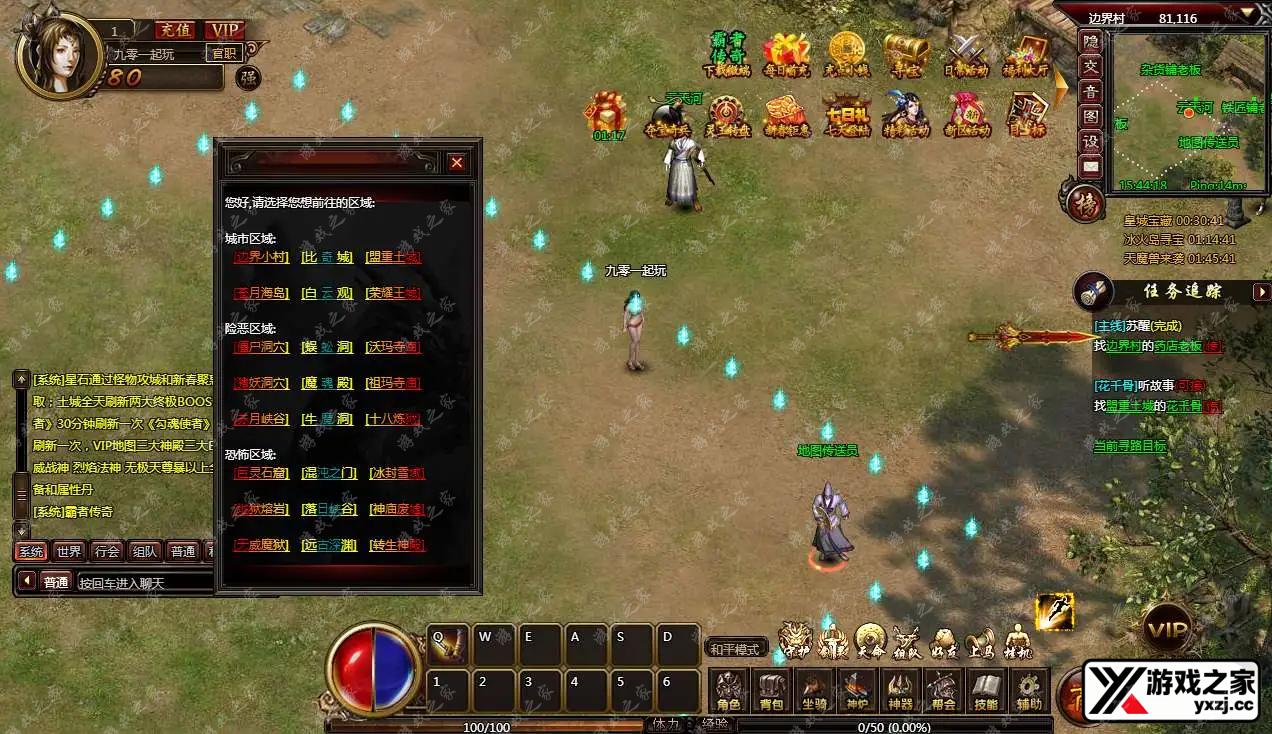The height and width of the screenshot is (734, 1272).
Task: Open the 每日首充 daily first-recharge gift
Action: (786, 54)
